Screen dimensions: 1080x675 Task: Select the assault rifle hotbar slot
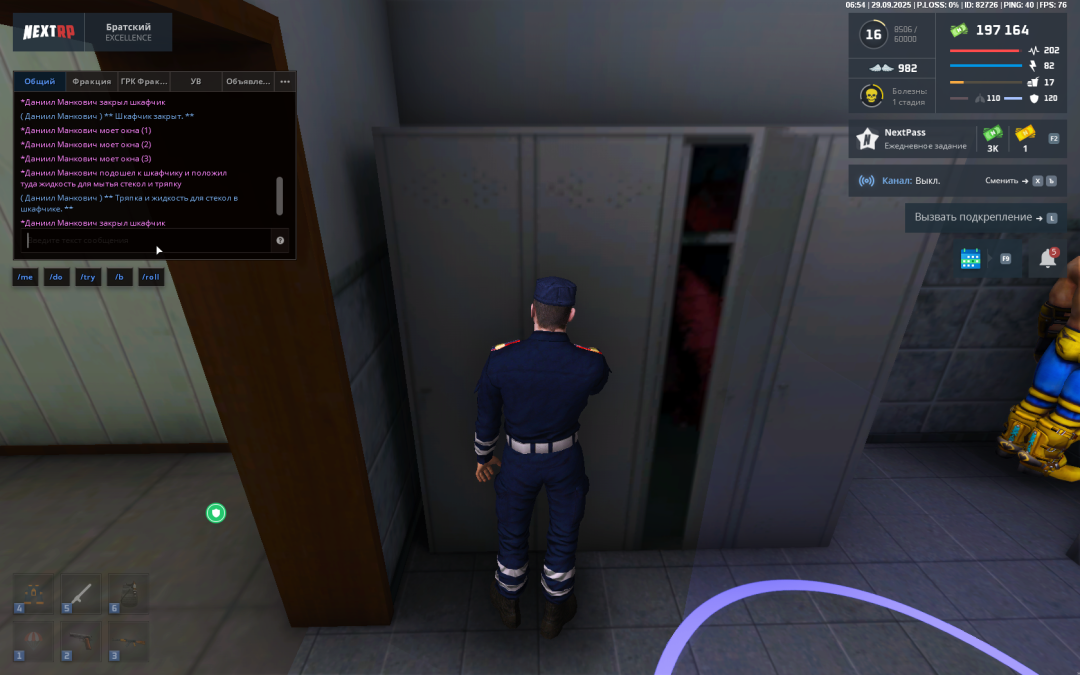[x=128, y=640]
